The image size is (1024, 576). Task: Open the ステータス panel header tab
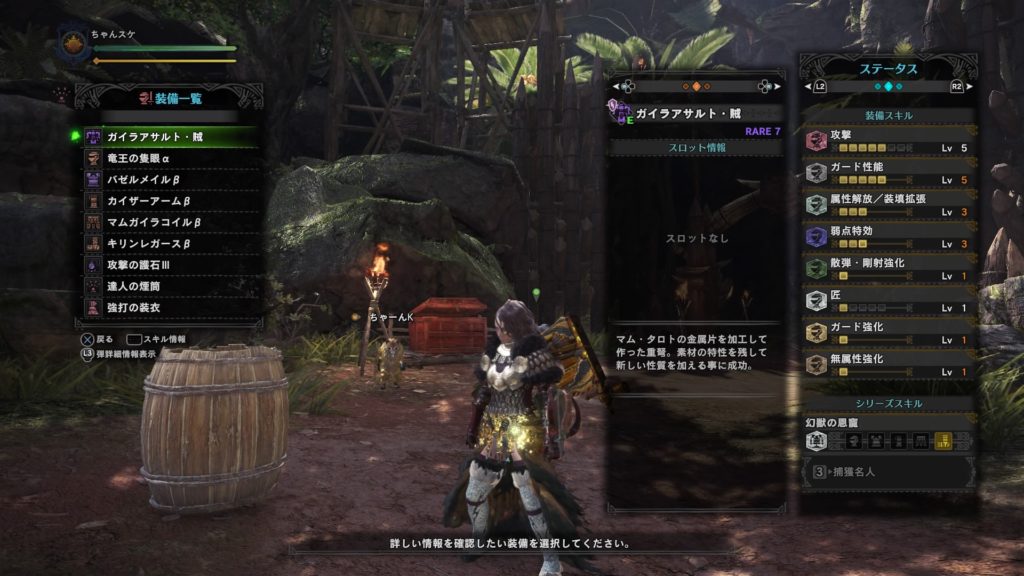point(889,69)
